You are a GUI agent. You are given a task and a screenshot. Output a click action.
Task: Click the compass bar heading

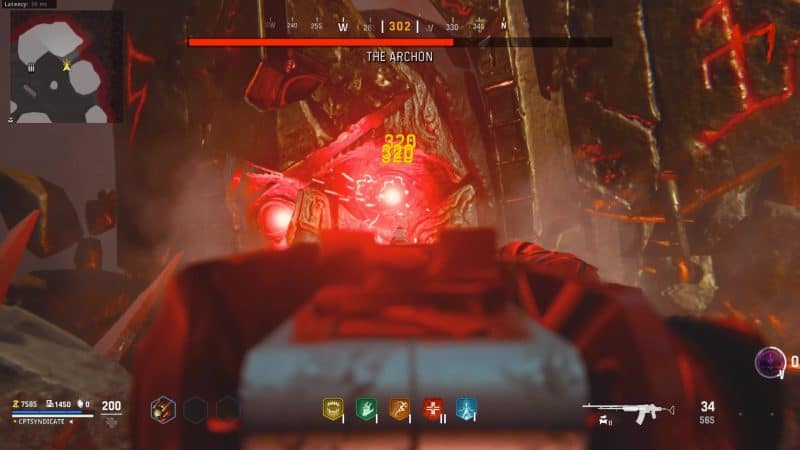400,27
